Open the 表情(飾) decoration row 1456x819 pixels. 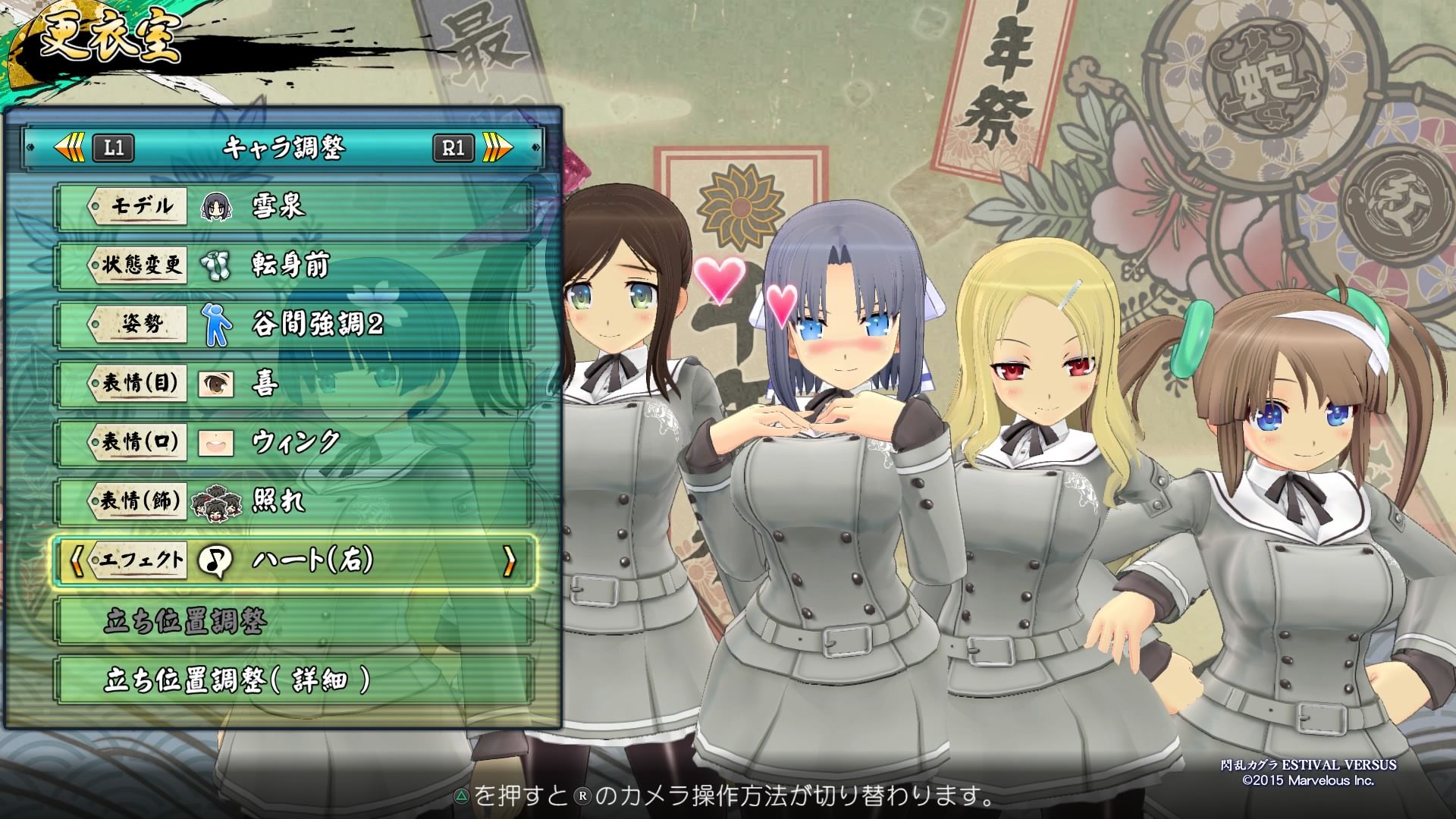(294, 501)
